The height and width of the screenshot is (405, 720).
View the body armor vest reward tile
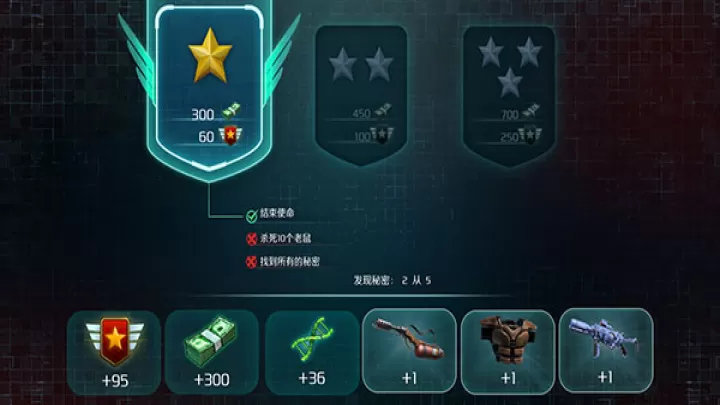507,350
